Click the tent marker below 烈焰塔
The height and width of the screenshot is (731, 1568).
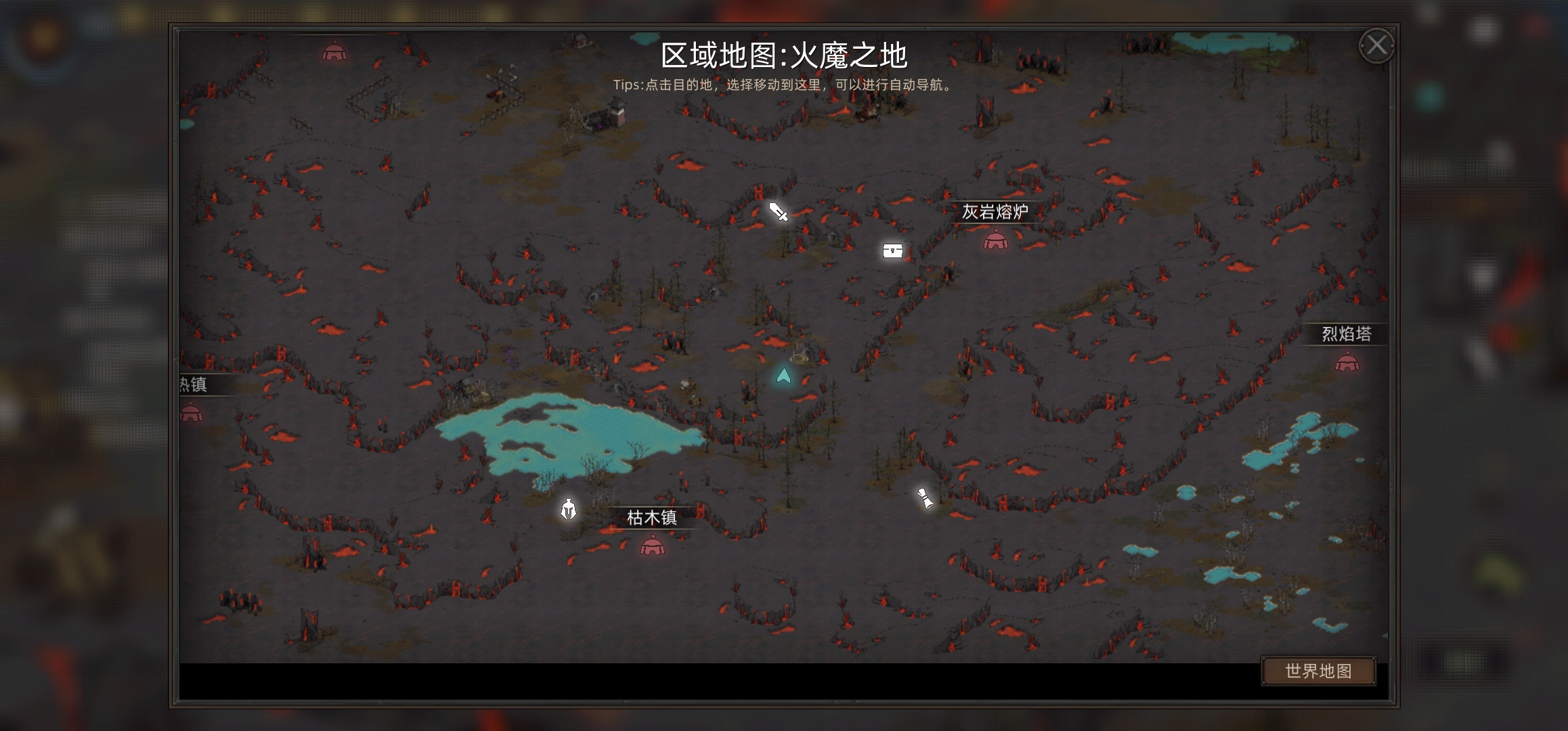[x=1347, y=363]
